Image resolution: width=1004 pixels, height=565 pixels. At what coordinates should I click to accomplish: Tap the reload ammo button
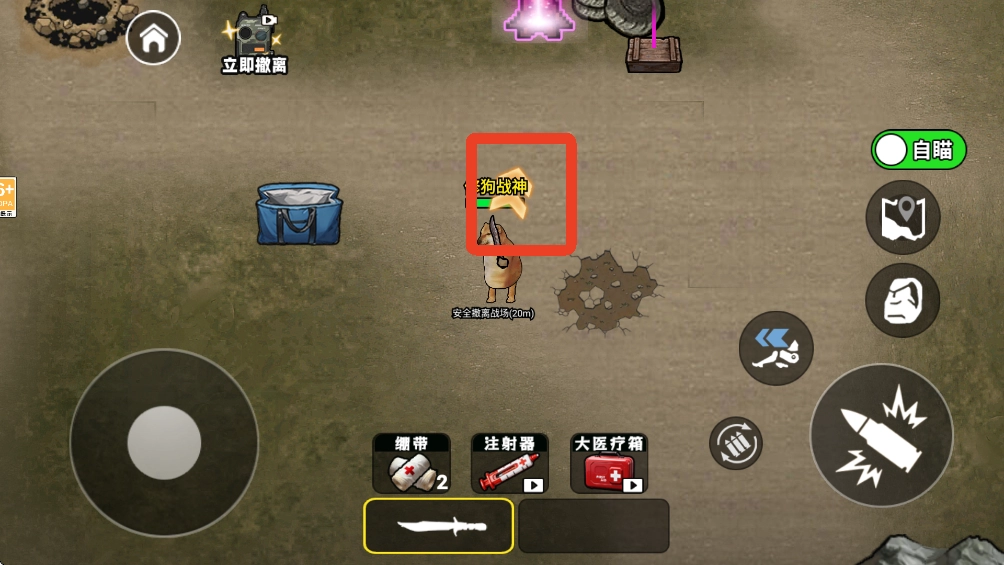(x=736, y=443)
